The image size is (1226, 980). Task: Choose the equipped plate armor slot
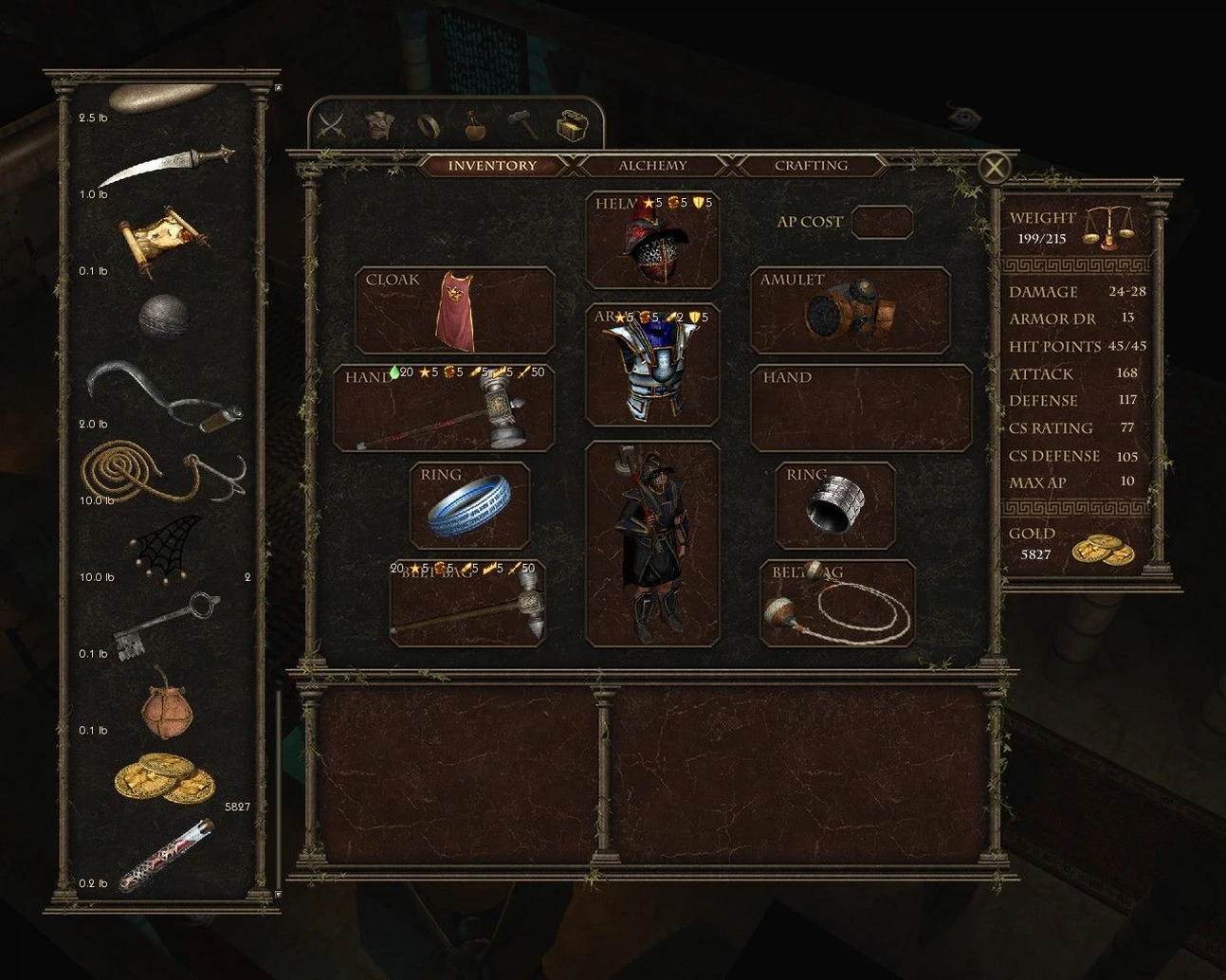pyautogui.click(x=652, y=366)
